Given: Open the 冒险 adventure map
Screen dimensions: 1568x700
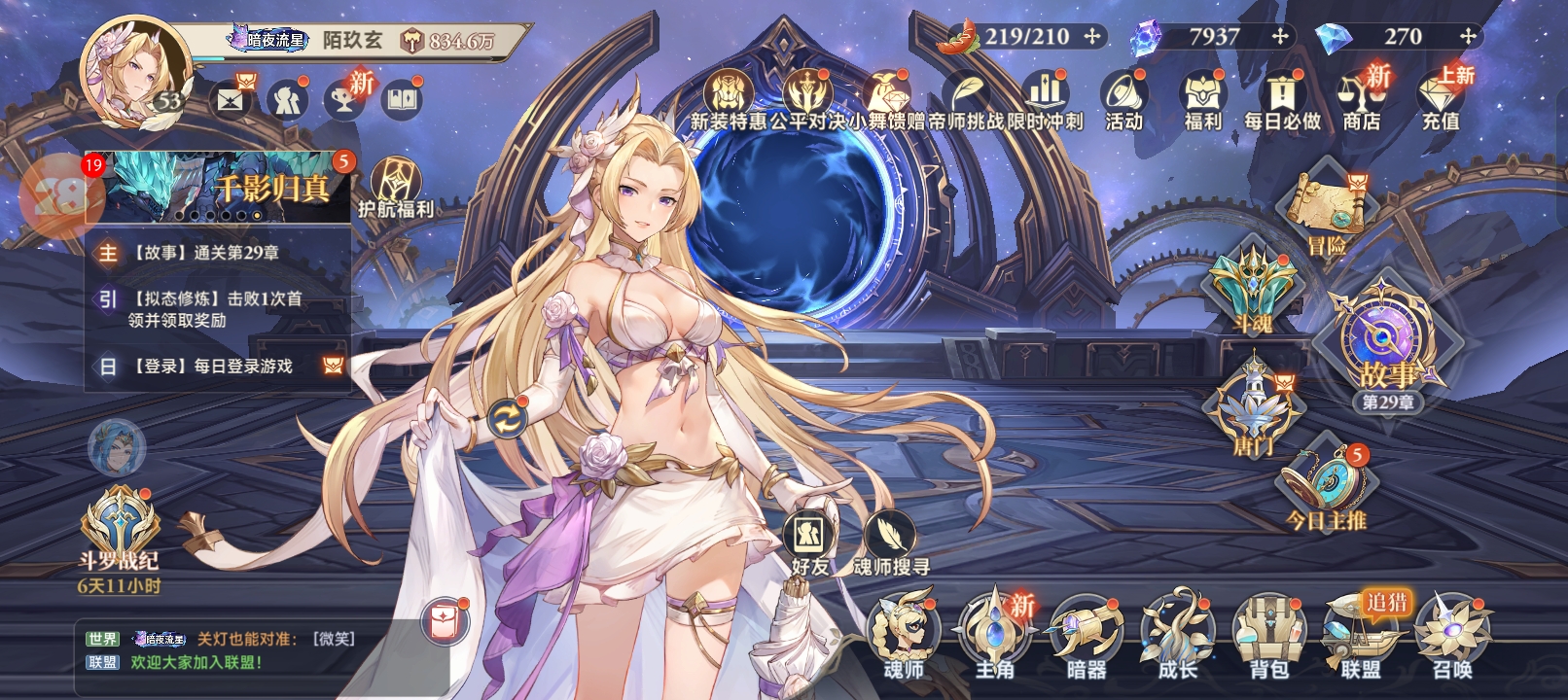Looking at the screenshot, I should 1327,212.
